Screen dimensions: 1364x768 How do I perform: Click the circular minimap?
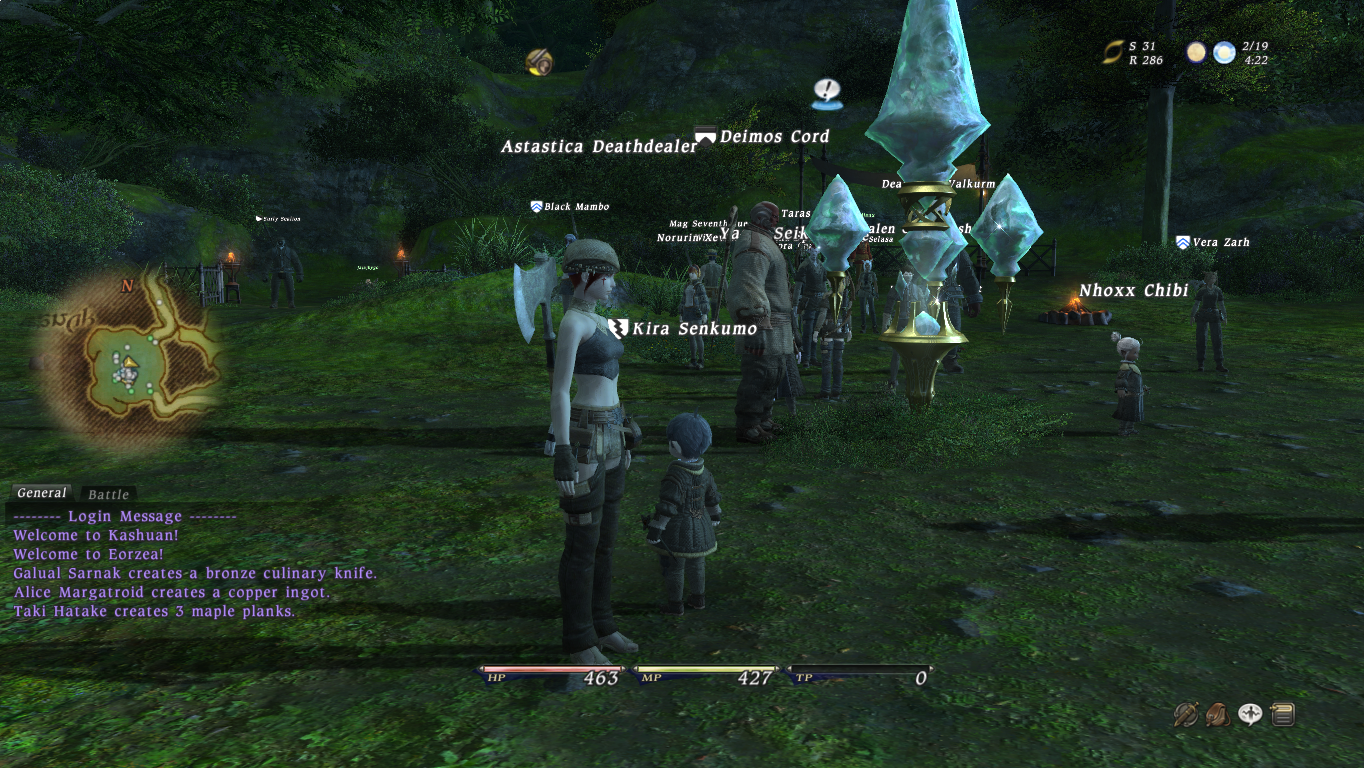[128, 360]
